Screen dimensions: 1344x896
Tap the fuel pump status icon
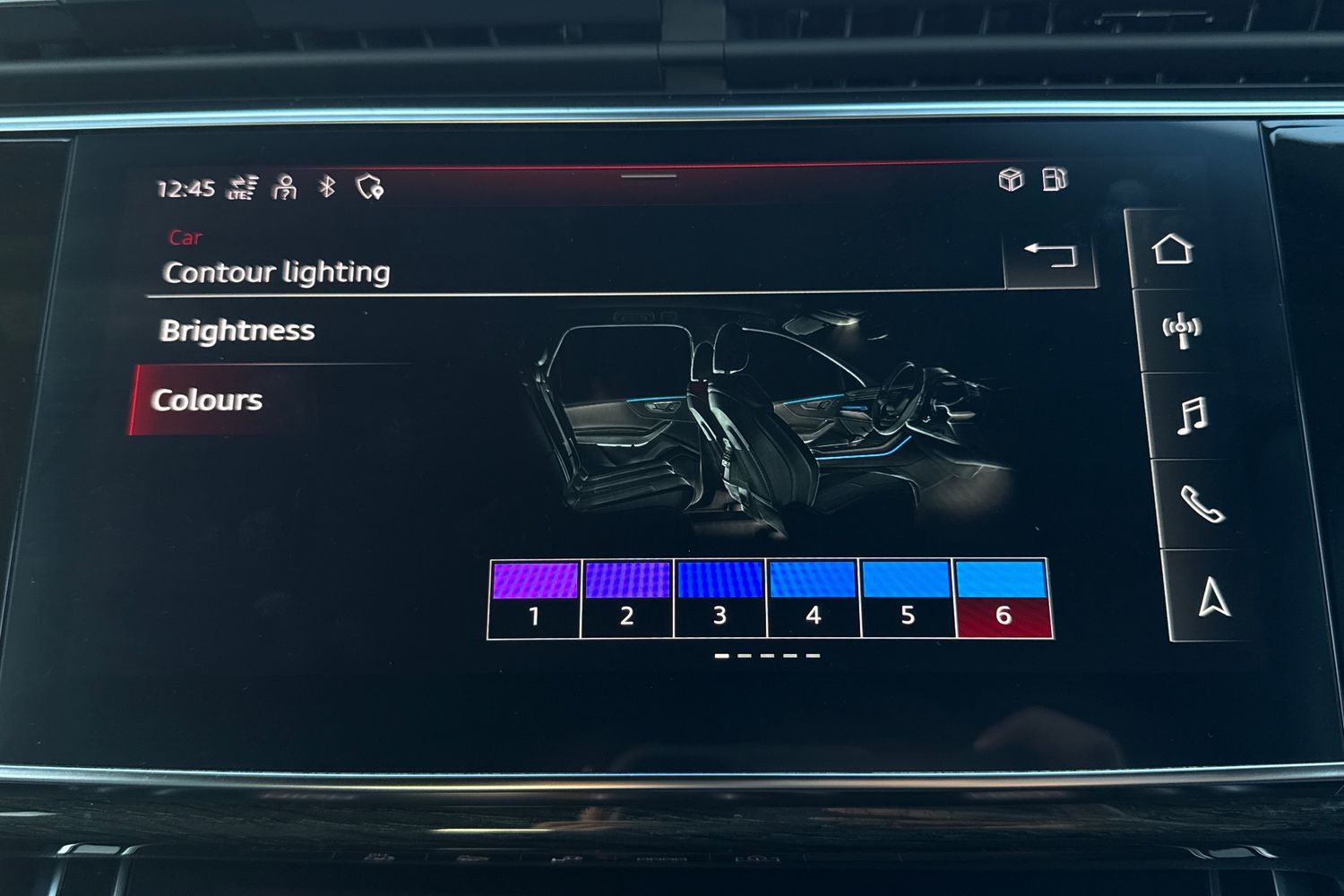tap(1055, 179)
